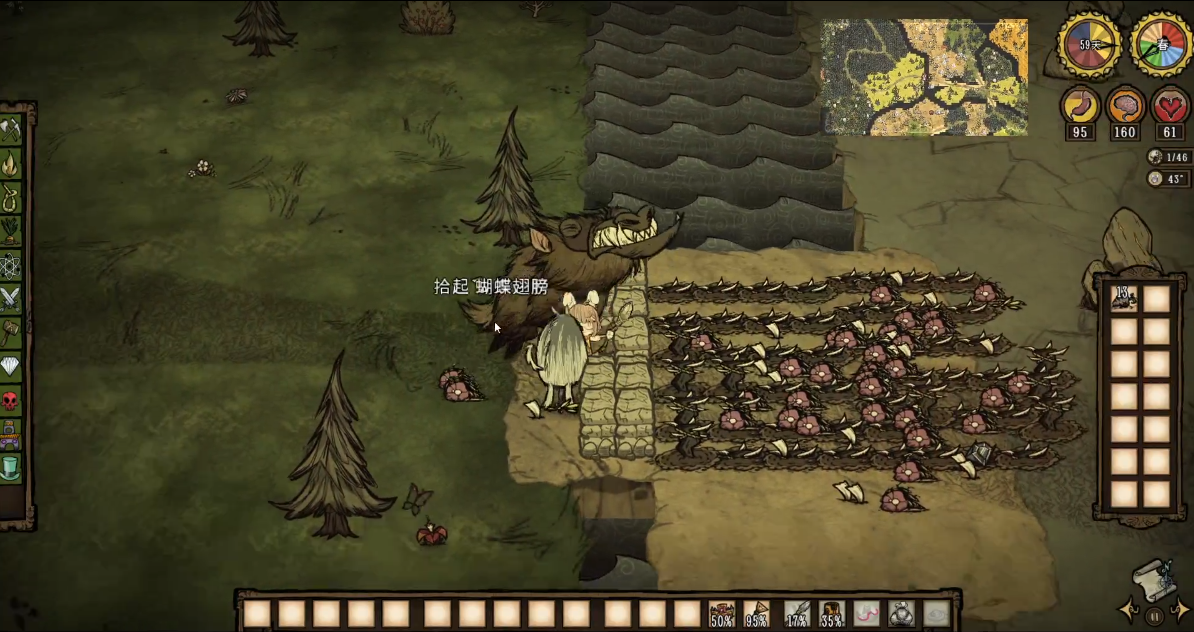Open the Tools crafting tab
The height and width of the screenshot is (632, 1194).
pyautogui.click(x=11, y=128)
